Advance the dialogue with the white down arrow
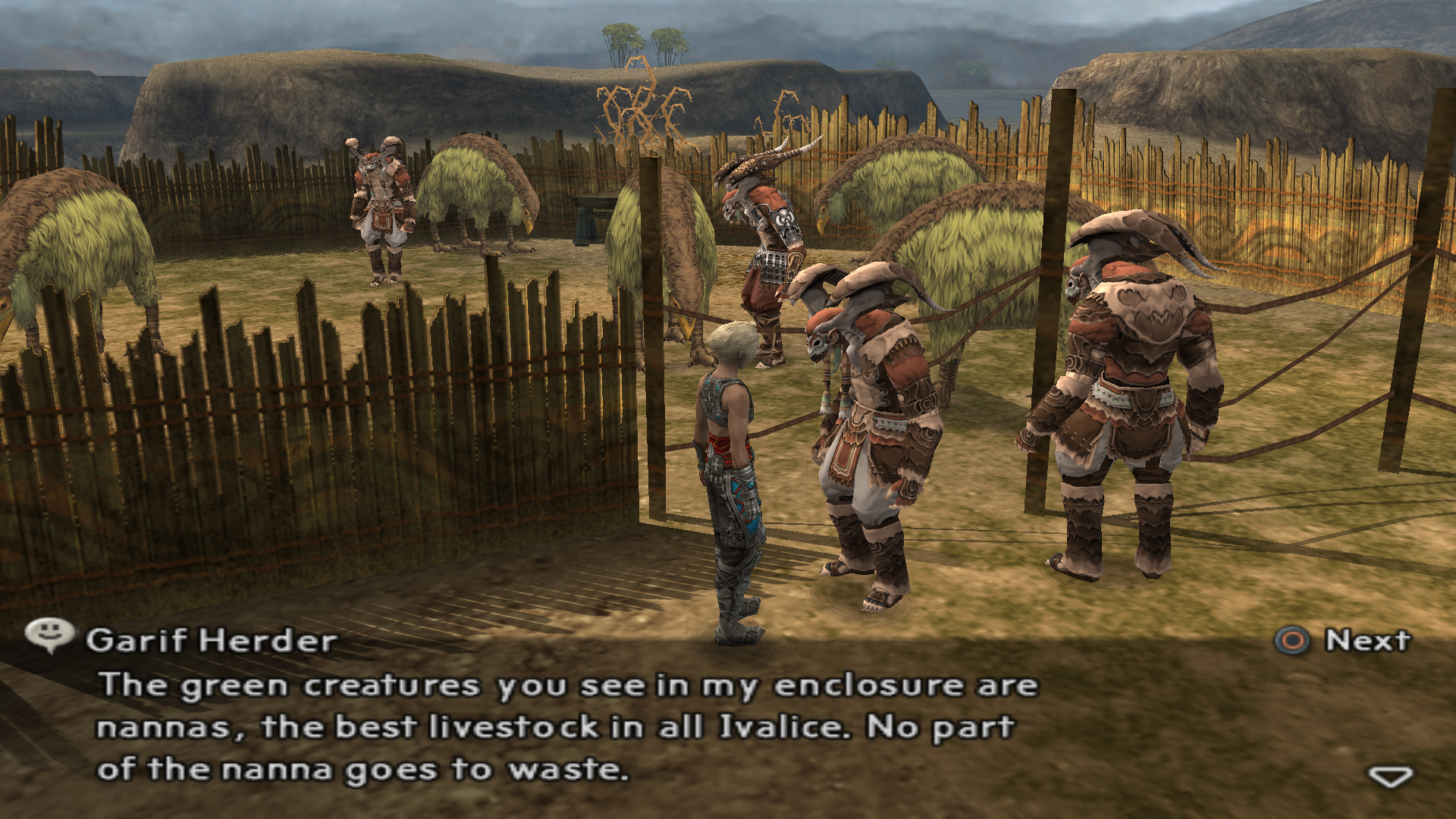 point(1389,777)
